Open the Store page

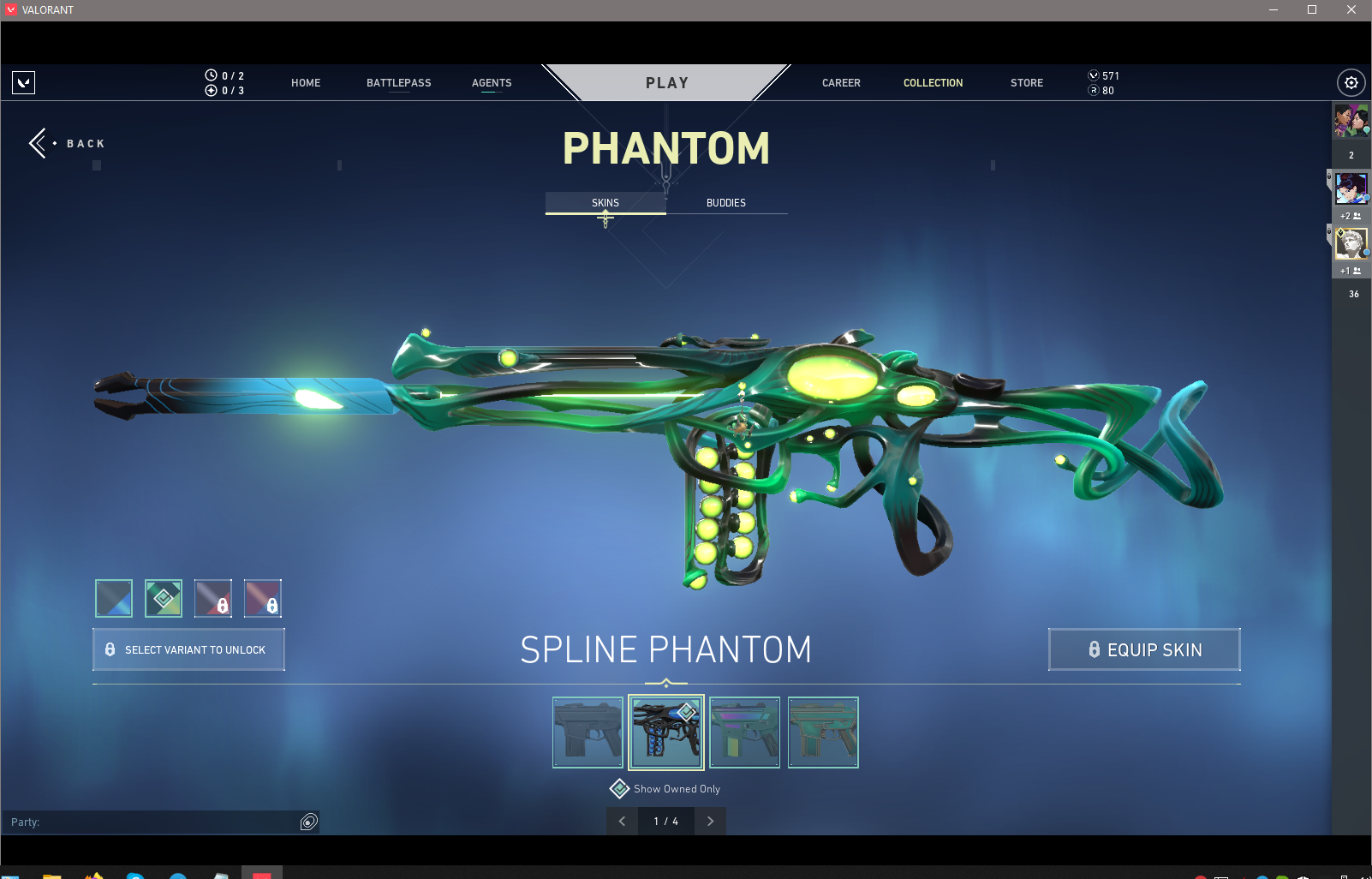tap(1026, 83)
